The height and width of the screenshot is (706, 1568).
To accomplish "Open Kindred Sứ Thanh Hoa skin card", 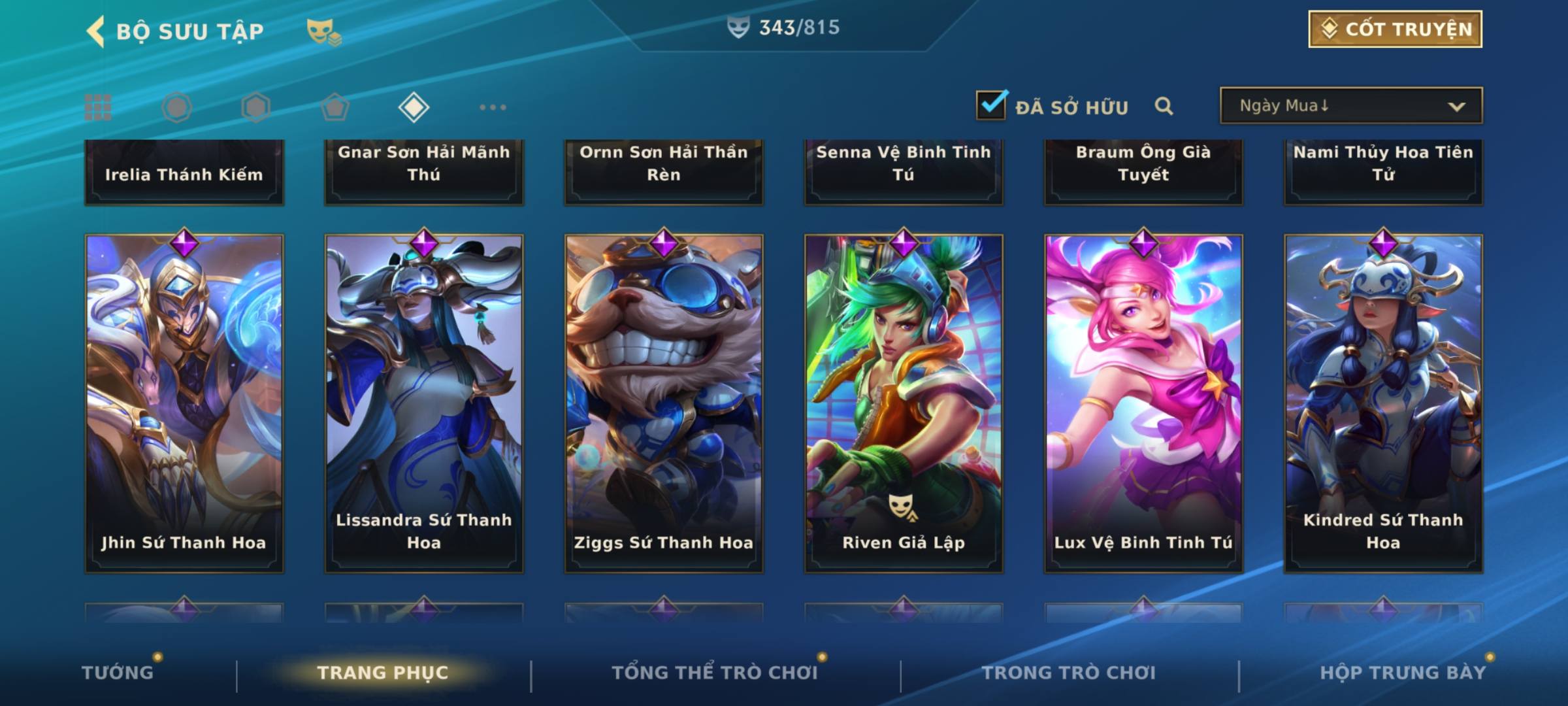I will pyautogui.click(x=1383, y=403).
